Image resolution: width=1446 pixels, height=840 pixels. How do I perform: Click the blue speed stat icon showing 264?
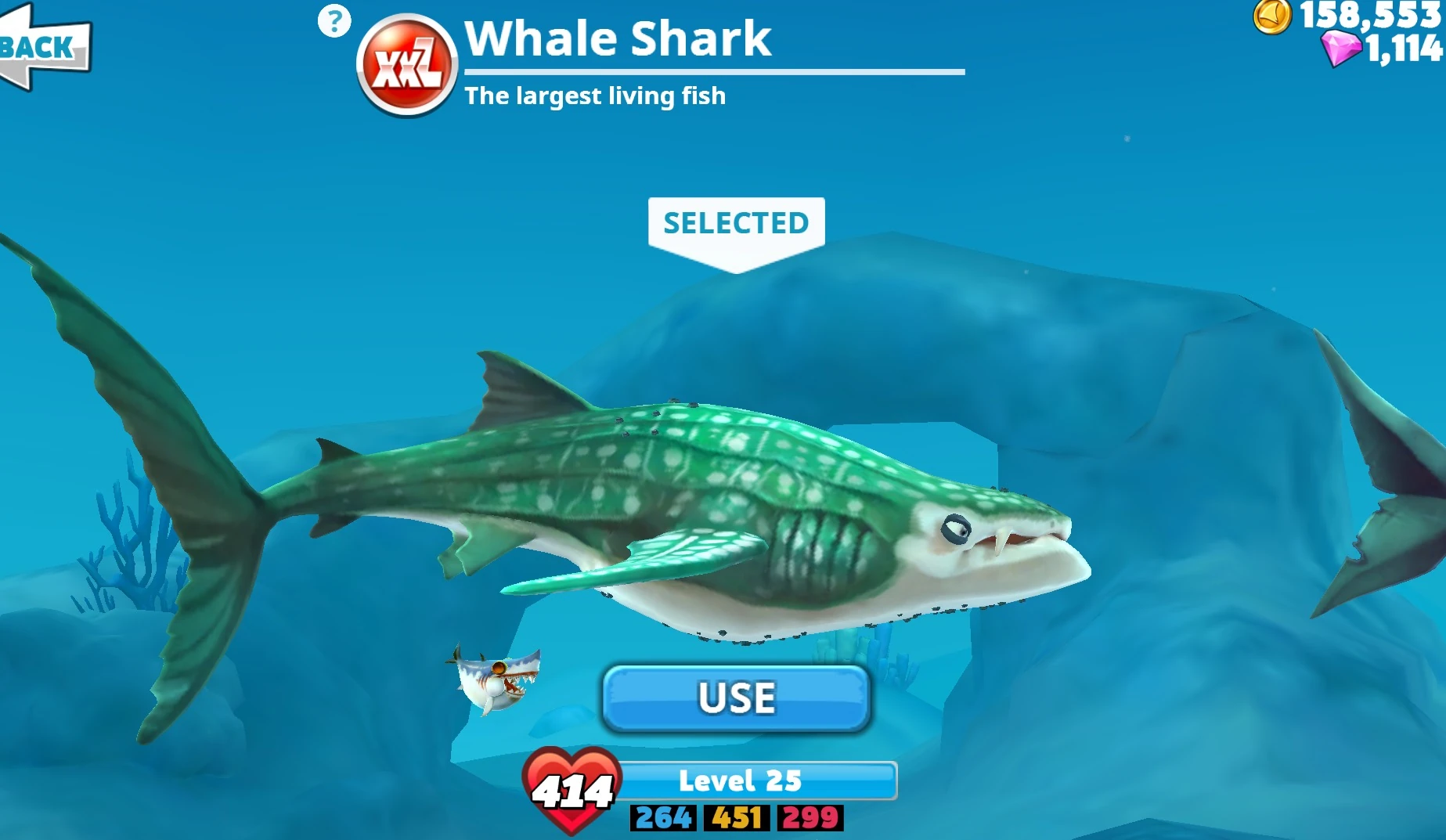tap(662, 819)
